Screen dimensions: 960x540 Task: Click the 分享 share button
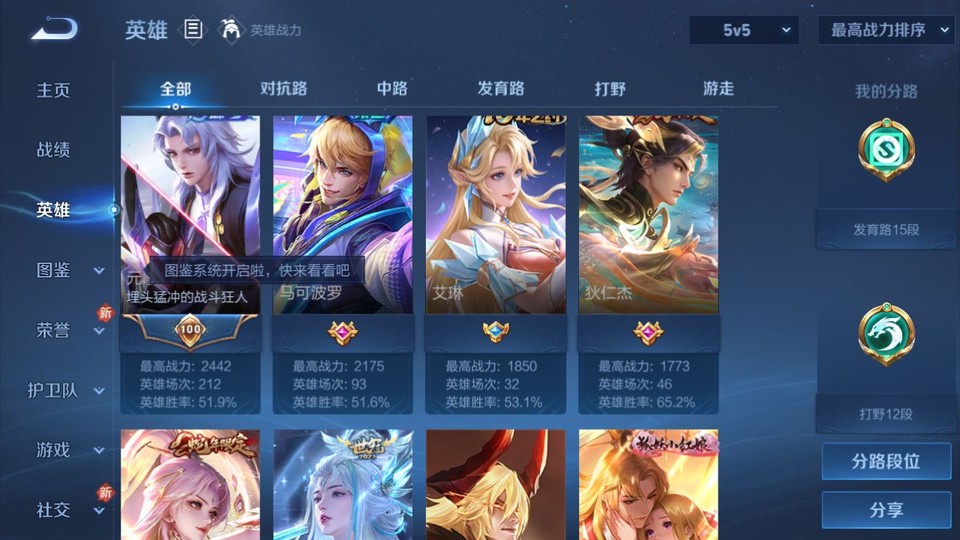pos(886,510)
